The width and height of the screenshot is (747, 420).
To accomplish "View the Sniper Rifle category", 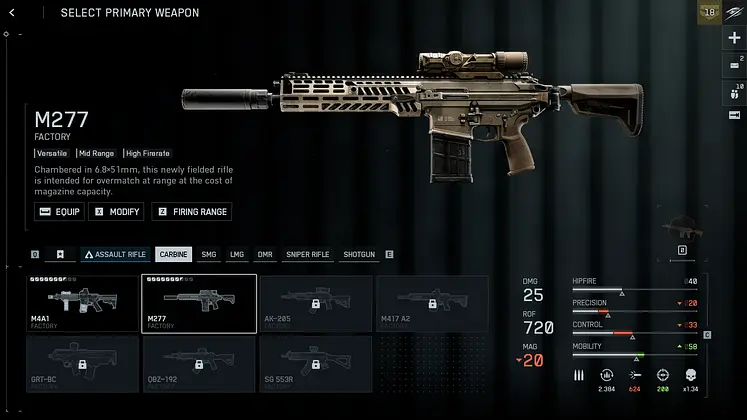I will point(307,254).
